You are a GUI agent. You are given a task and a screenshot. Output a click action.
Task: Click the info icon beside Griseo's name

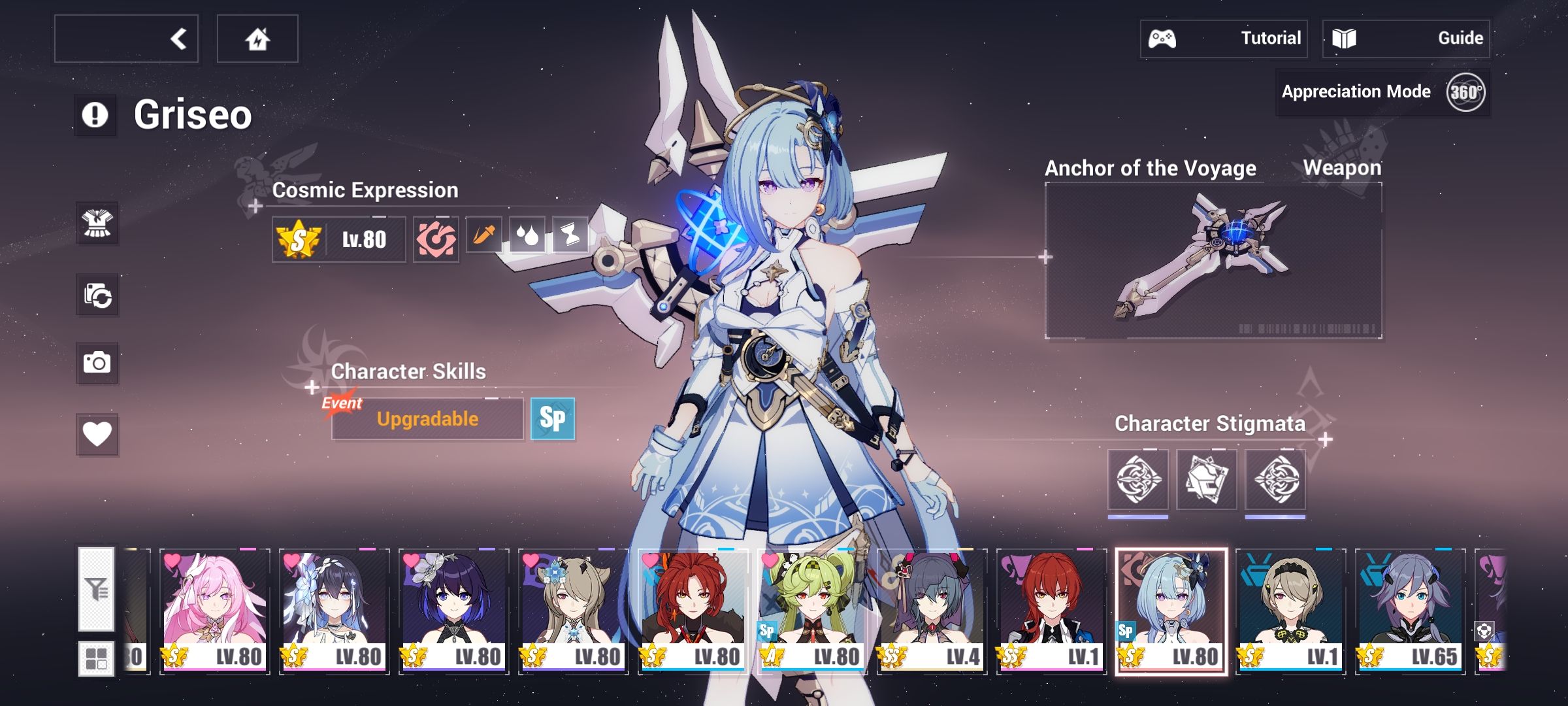(93, 116)
